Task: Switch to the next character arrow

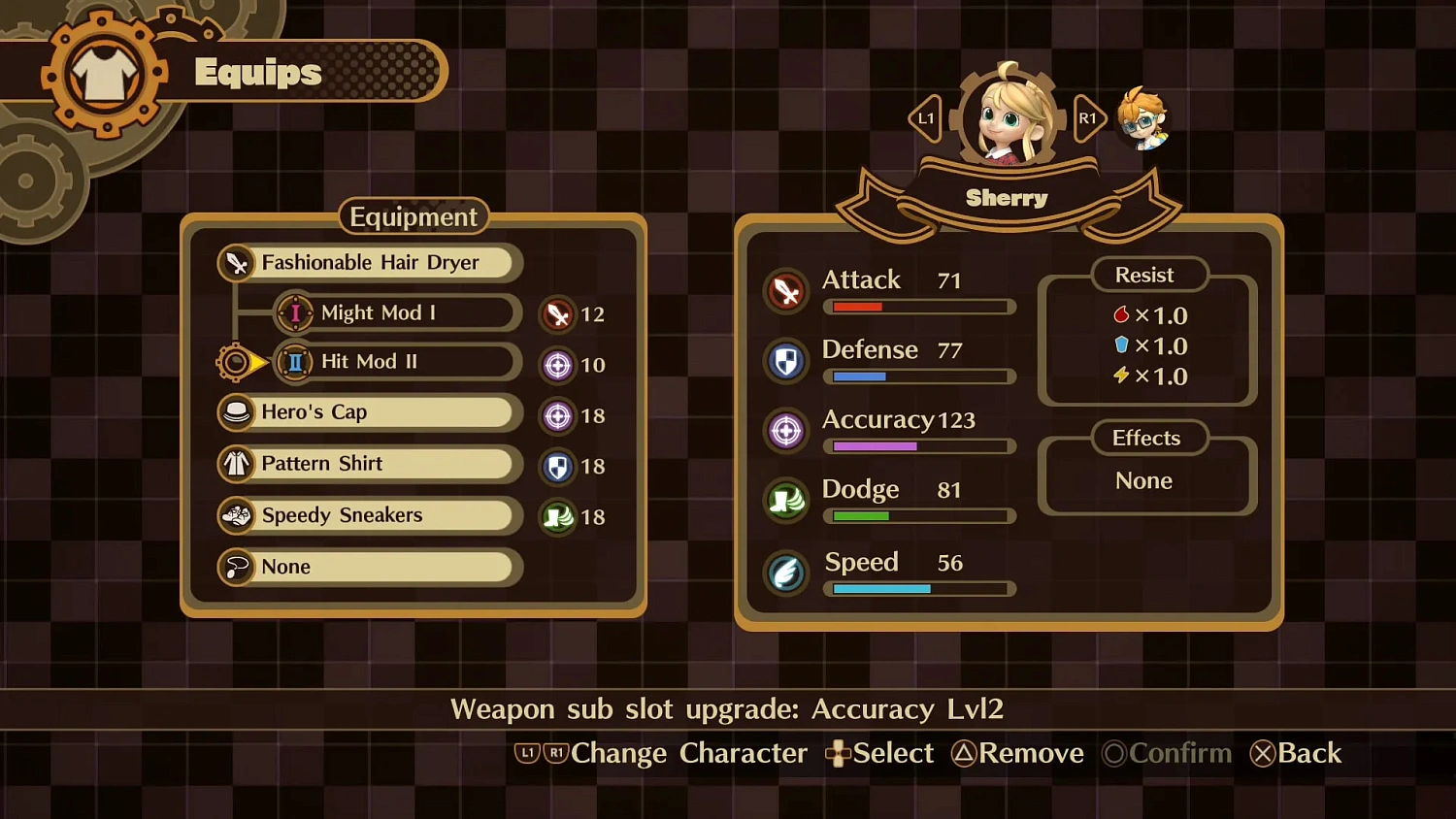Action: tap(1088, 118)
